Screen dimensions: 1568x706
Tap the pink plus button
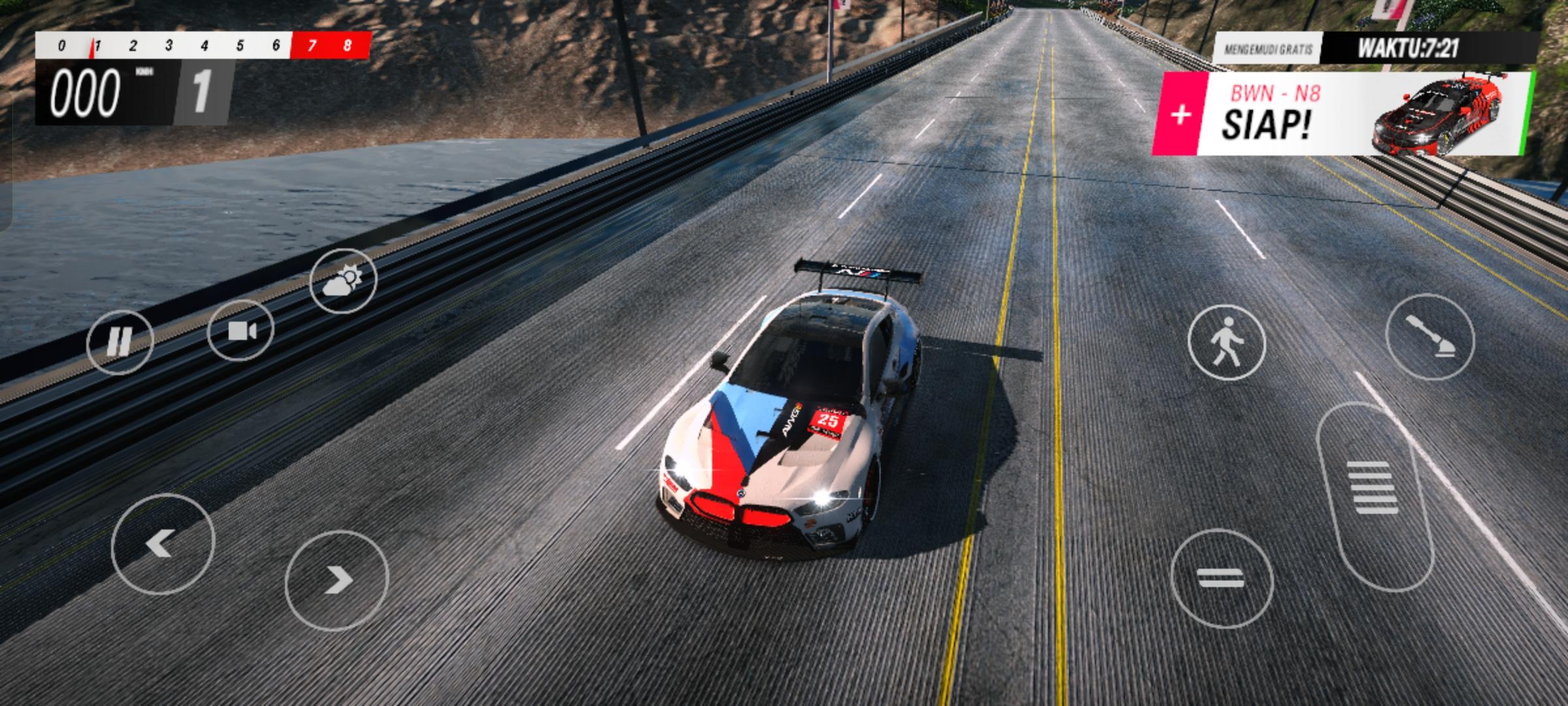(1180, 115)
